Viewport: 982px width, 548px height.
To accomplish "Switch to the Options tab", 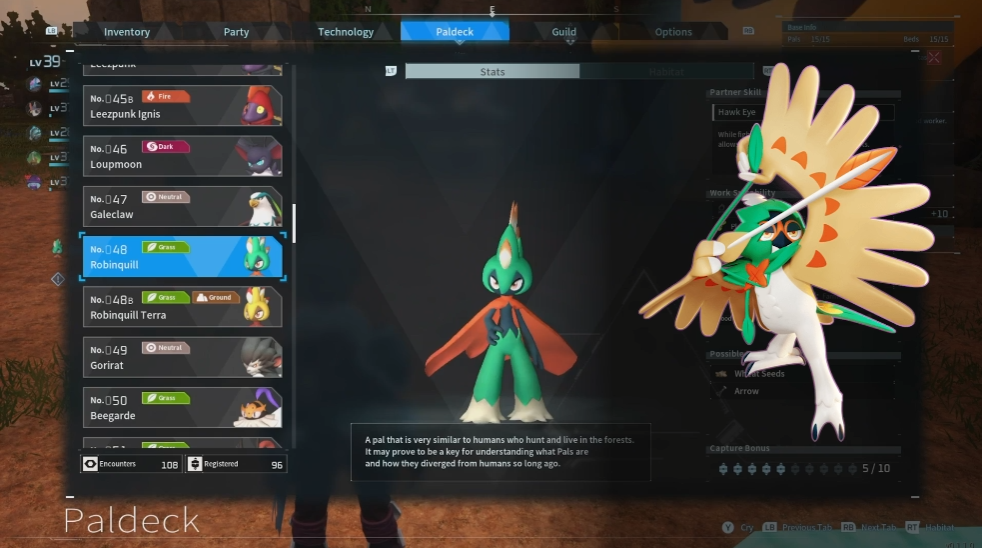I will pyautogui.click(x=673, y=32).
